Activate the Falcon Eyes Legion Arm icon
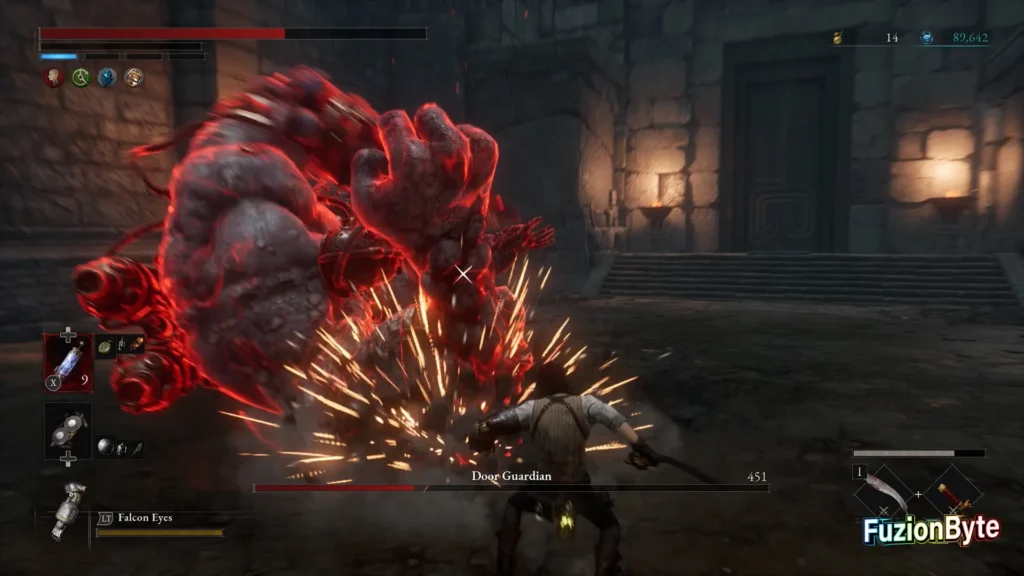1024x576 pixels. click(68, 508)
